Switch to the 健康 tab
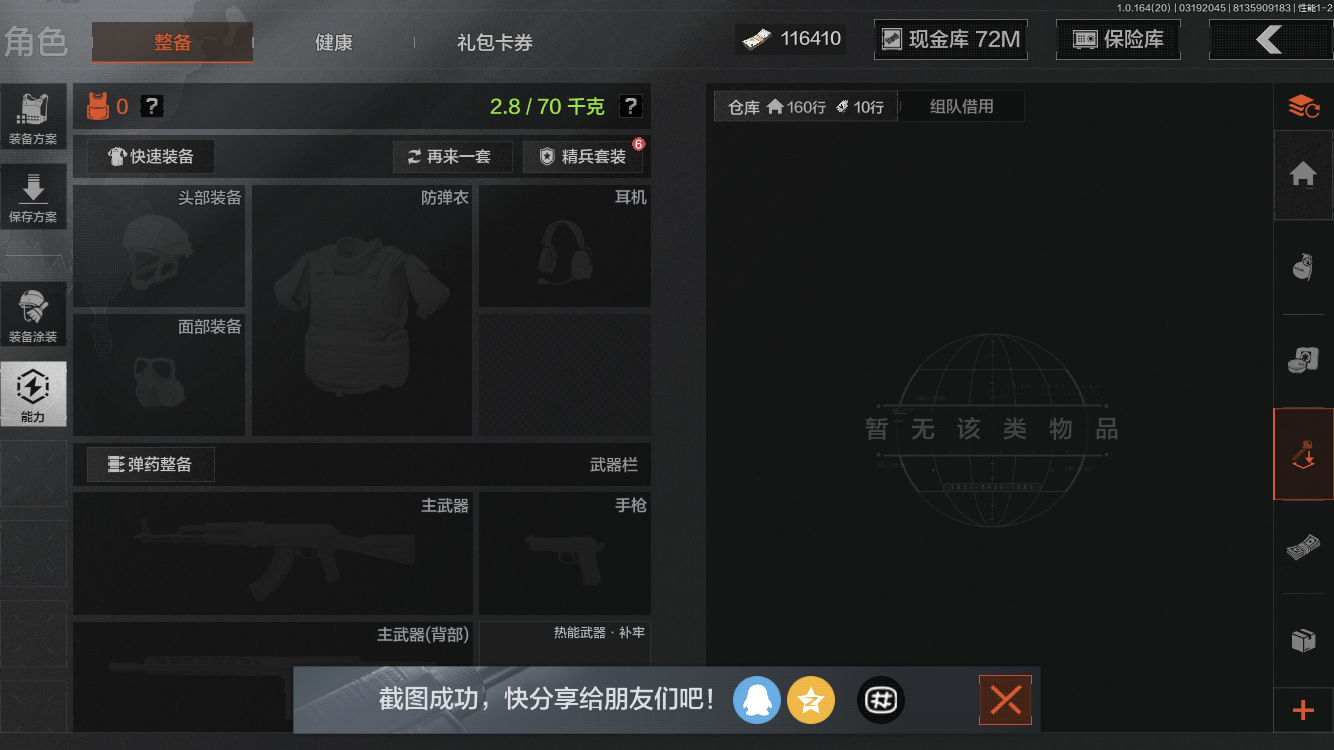The width and height of the screenshot is (1334, 750). point(333,43)
